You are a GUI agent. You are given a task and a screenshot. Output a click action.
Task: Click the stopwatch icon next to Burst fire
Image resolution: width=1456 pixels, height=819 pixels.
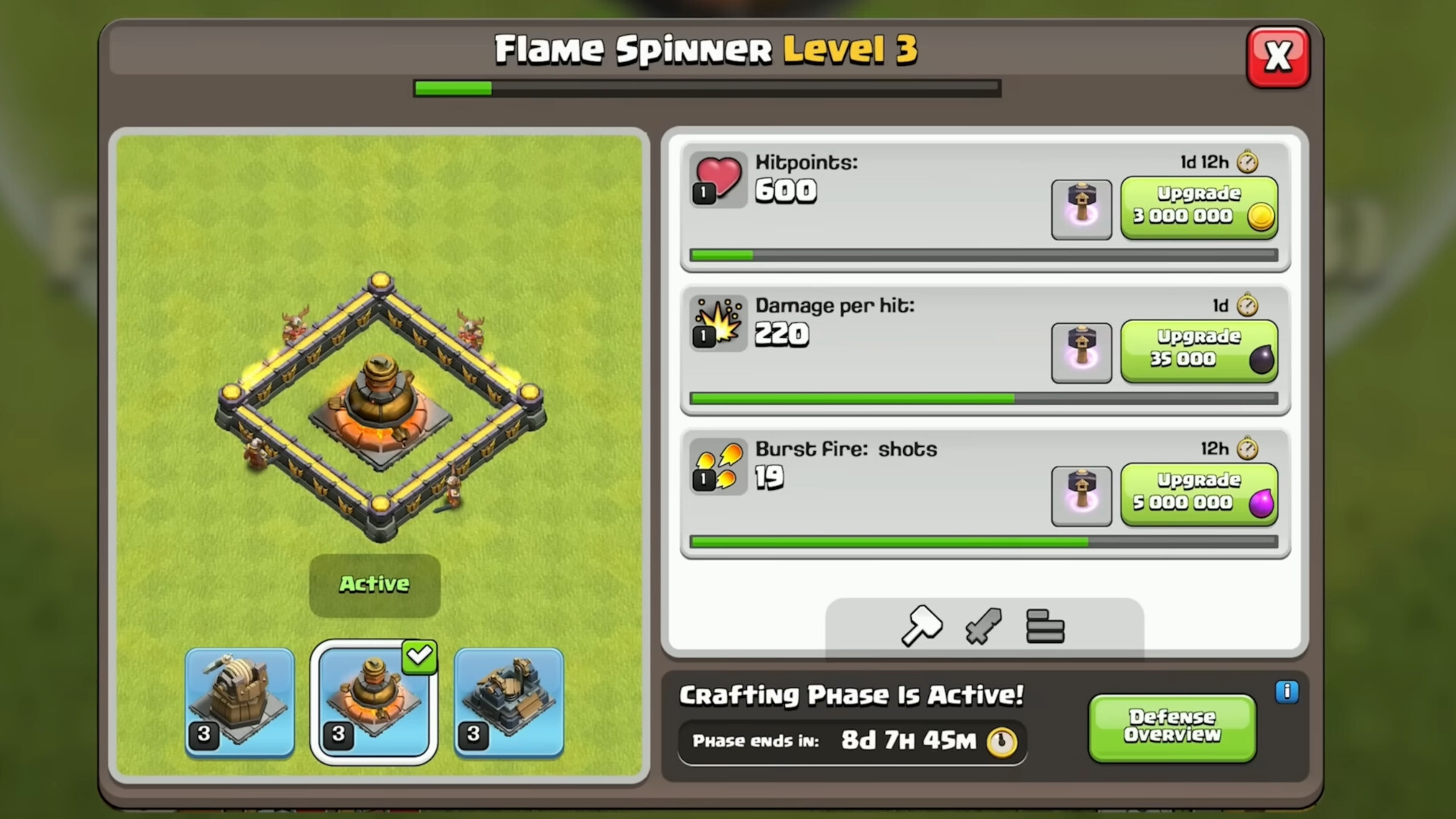click(1246, 448)
